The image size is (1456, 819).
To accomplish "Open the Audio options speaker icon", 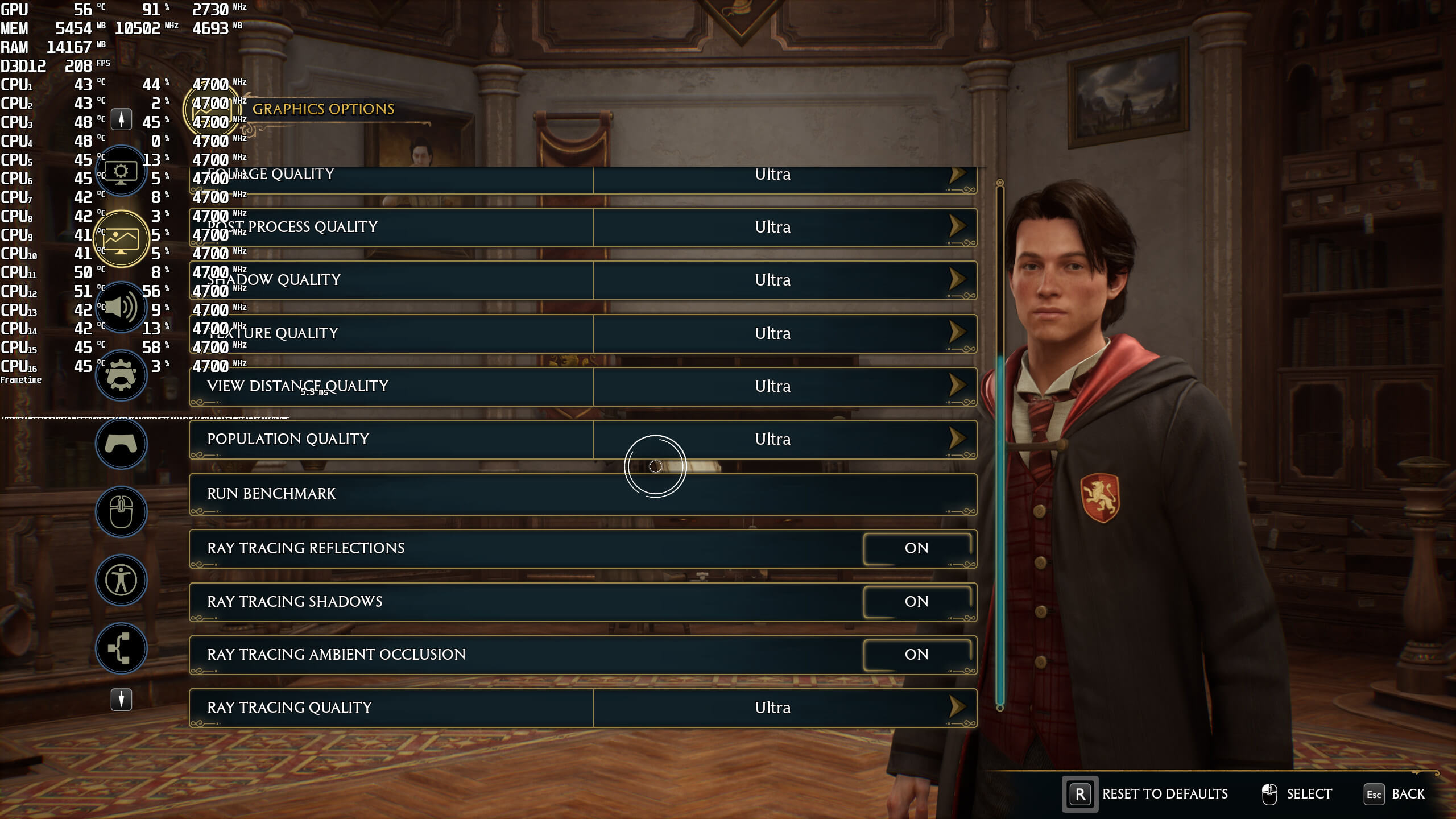I will click(x=121, y=307).
